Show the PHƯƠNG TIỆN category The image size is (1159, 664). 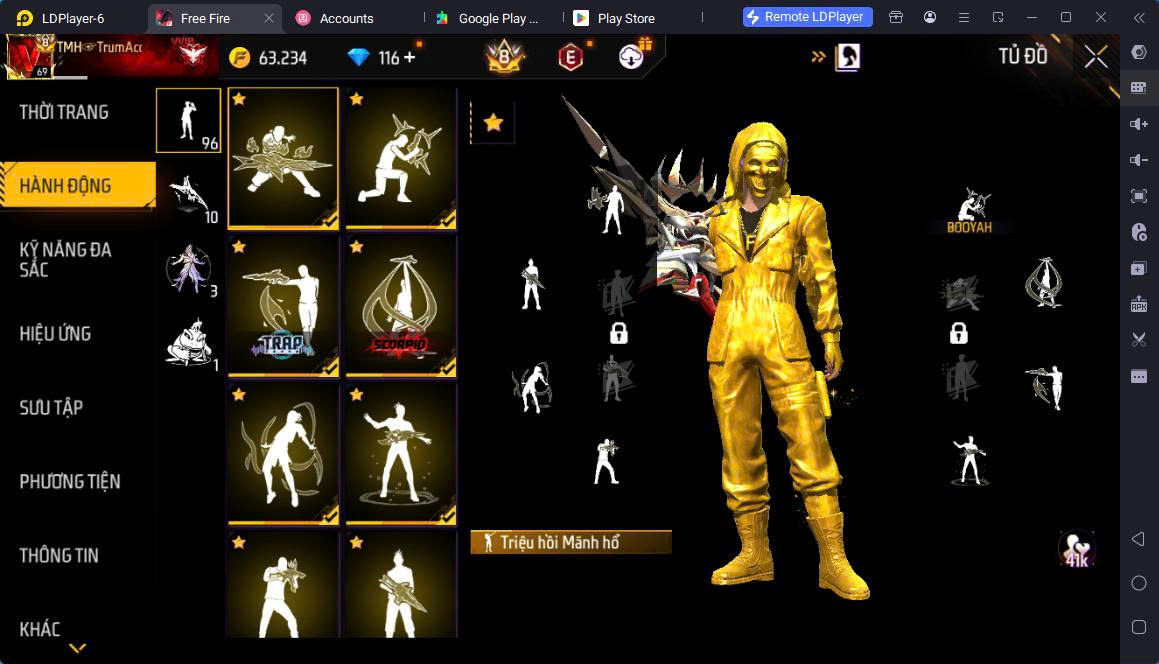click(70, 482)
